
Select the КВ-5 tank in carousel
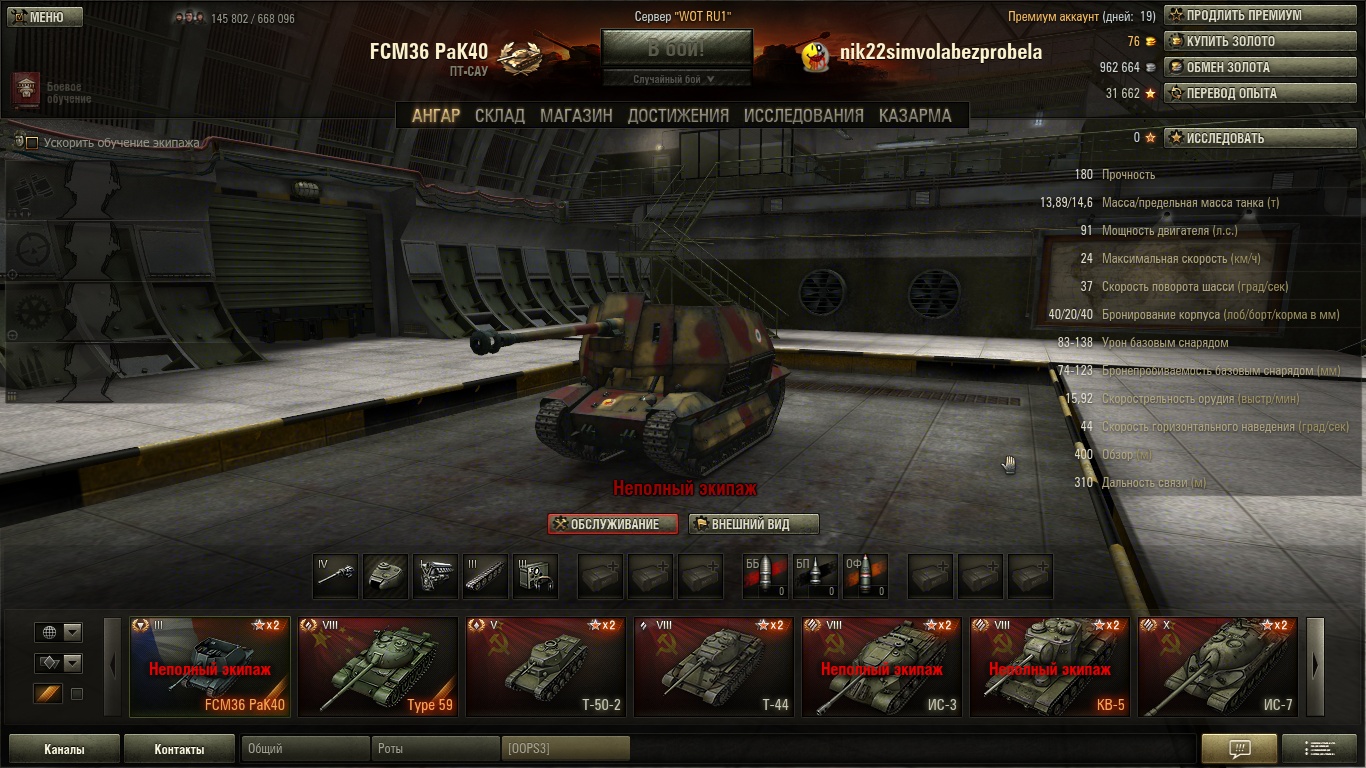click(1049, 667)
